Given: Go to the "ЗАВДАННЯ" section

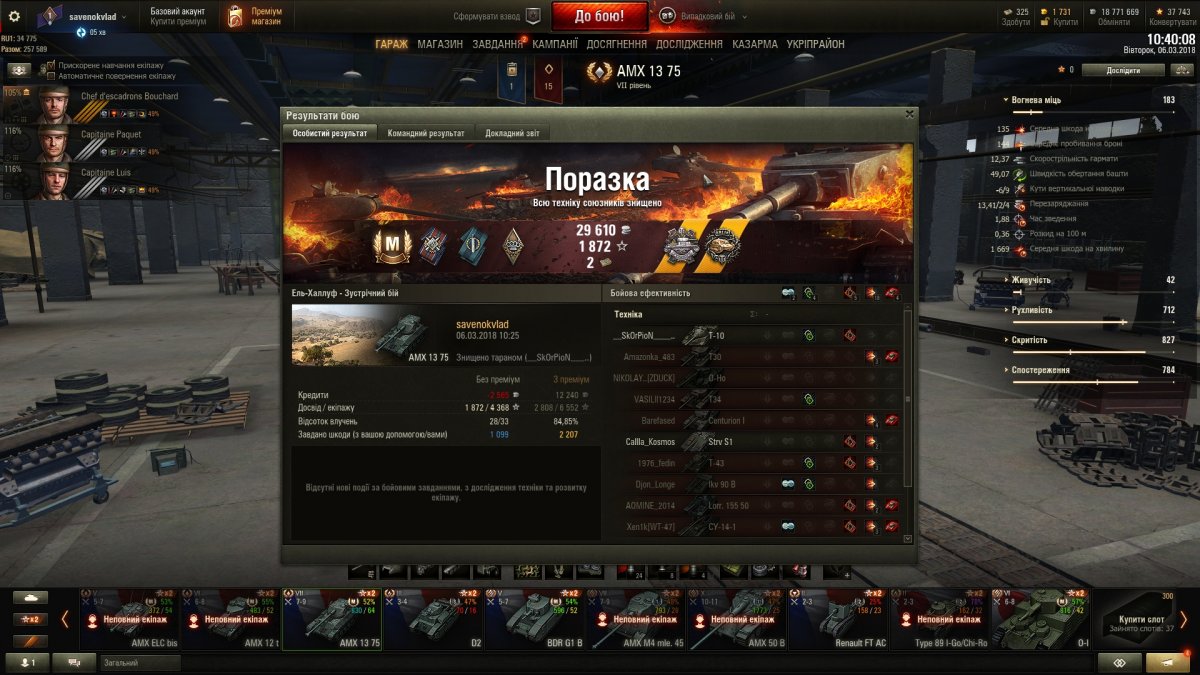Looking at the screenshot, I should 497,44.
